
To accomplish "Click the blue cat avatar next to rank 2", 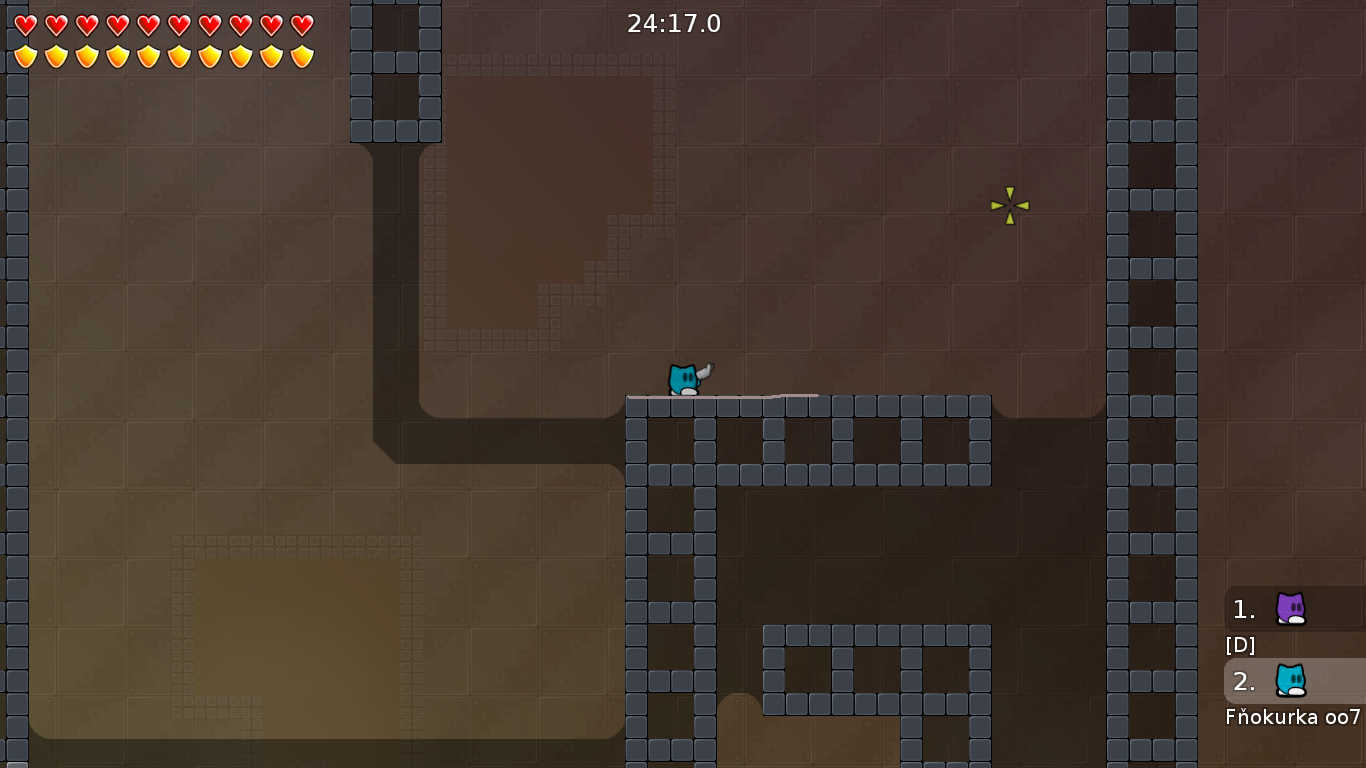I will pyautogui.click(x=1293, y=681).
